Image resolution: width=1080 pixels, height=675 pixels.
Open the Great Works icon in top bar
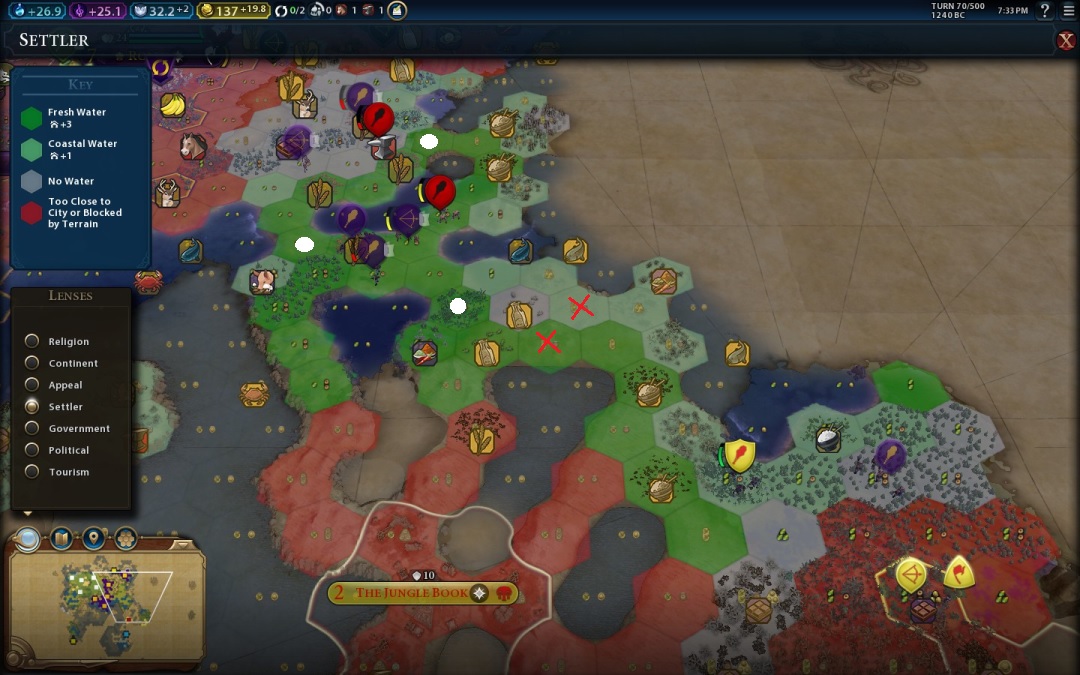pyautogui.click(x=397, y=11)
